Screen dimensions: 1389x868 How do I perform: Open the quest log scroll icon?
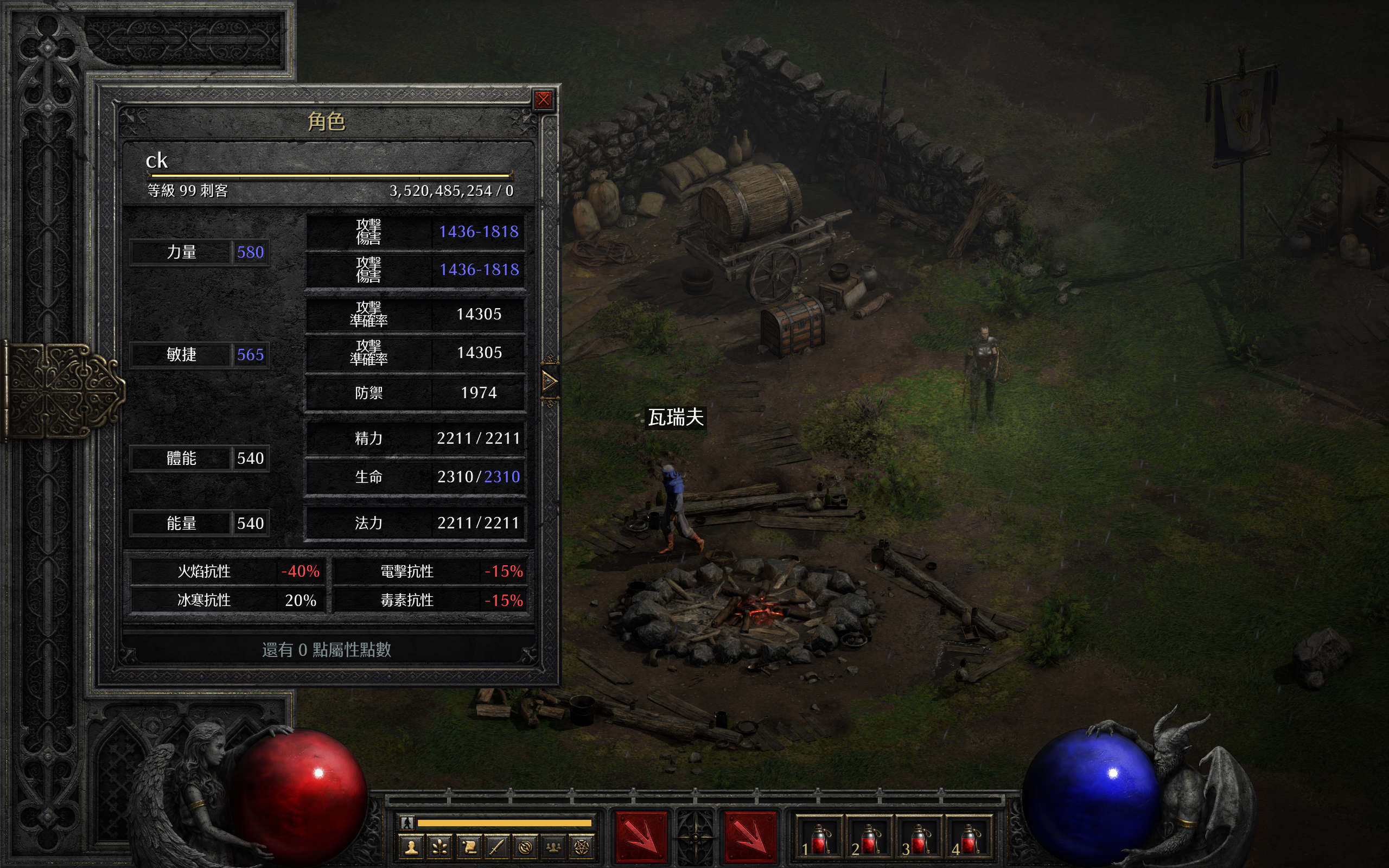468,847
